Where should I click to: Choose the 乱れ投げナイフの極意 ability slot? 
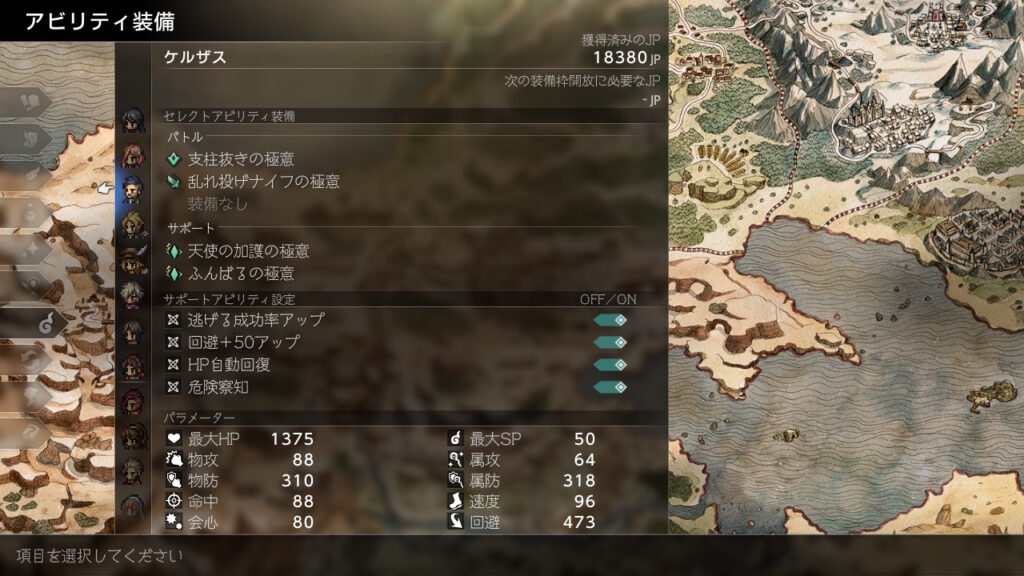(264, 182)
